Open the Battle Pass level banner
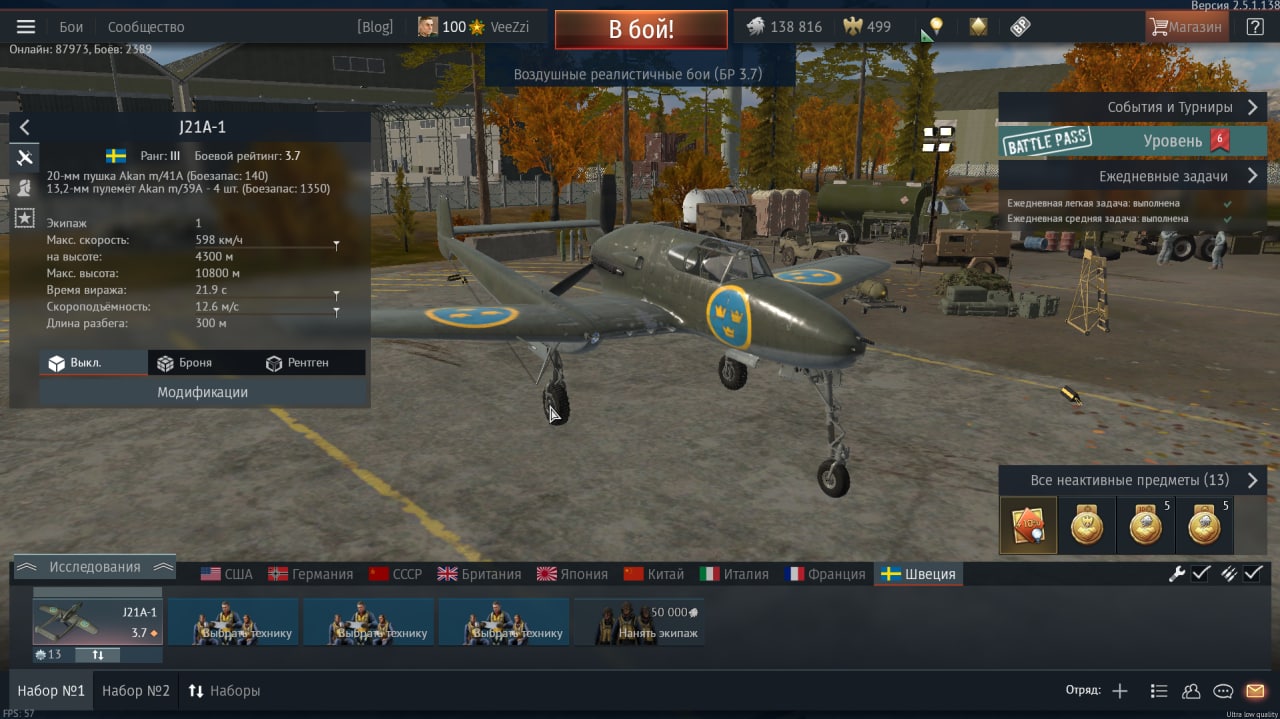This screenshot has height=719, width=1280. coord(1132,141)
